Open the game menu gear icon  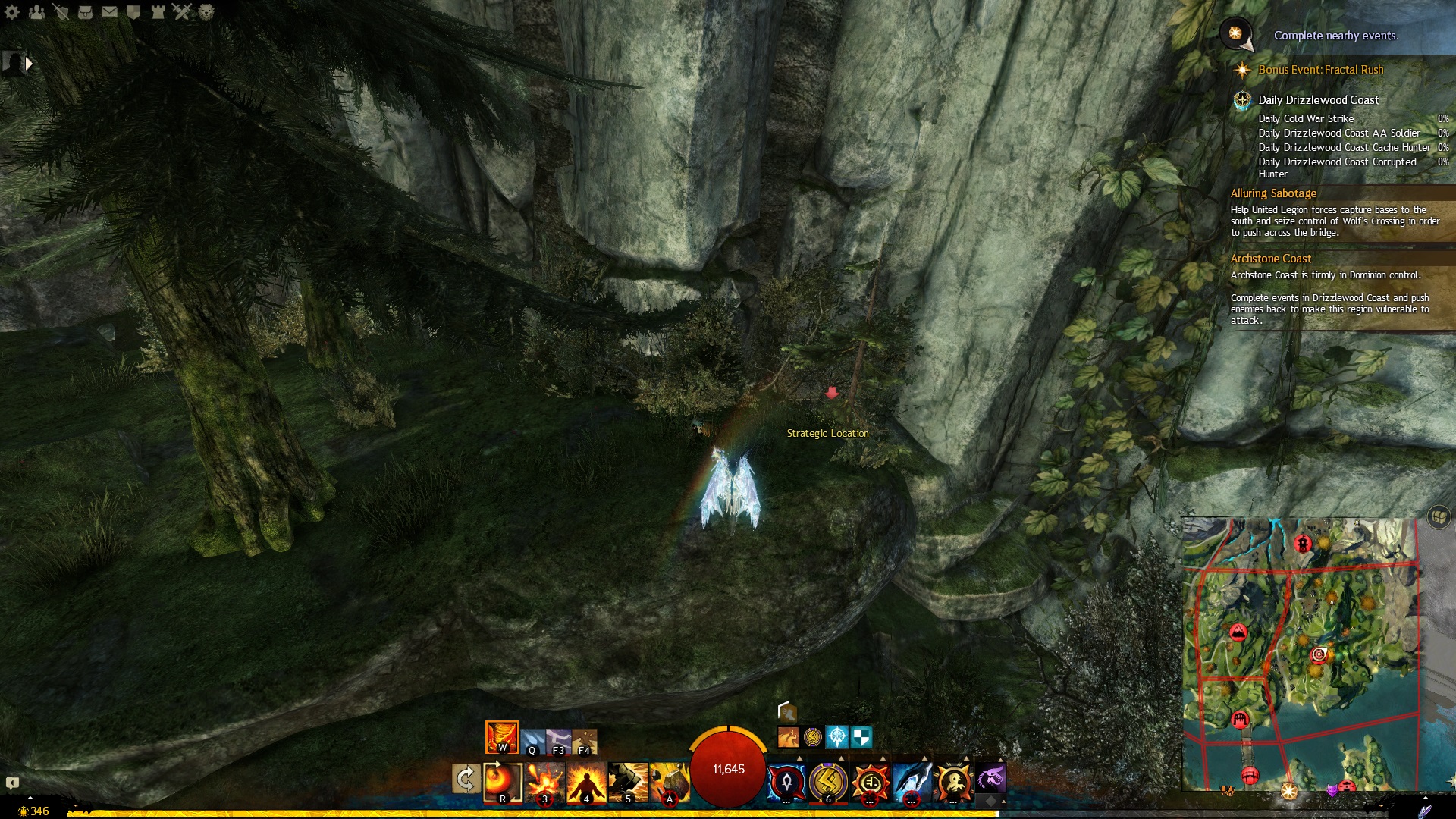pos(12,12)
